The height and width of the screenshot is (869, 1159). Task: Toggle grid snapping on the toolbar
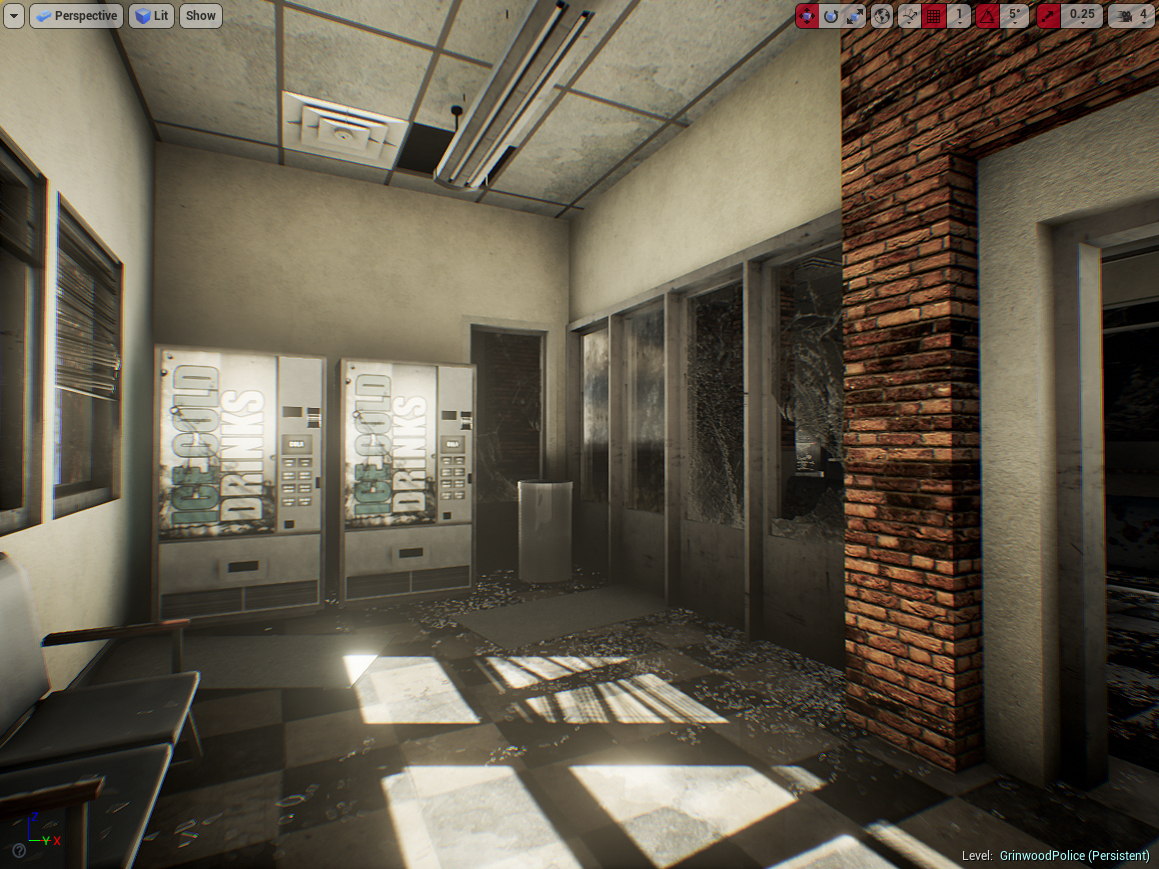click(x=934, y=16)
